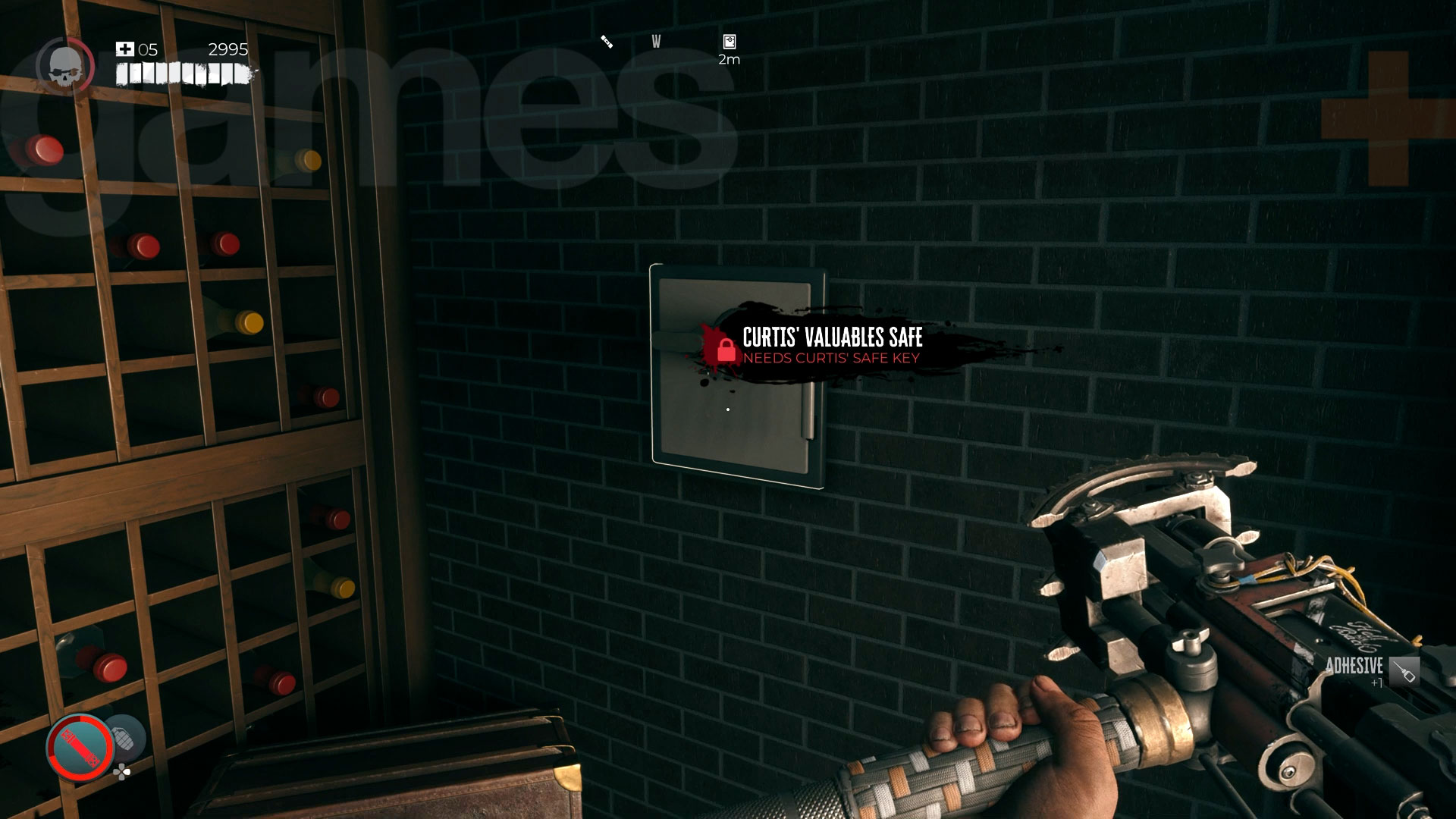The width and height of the screenshot is (1456, 819).
Task: Click the safe waypoint icon above the compass
Action: pos(728,39)
